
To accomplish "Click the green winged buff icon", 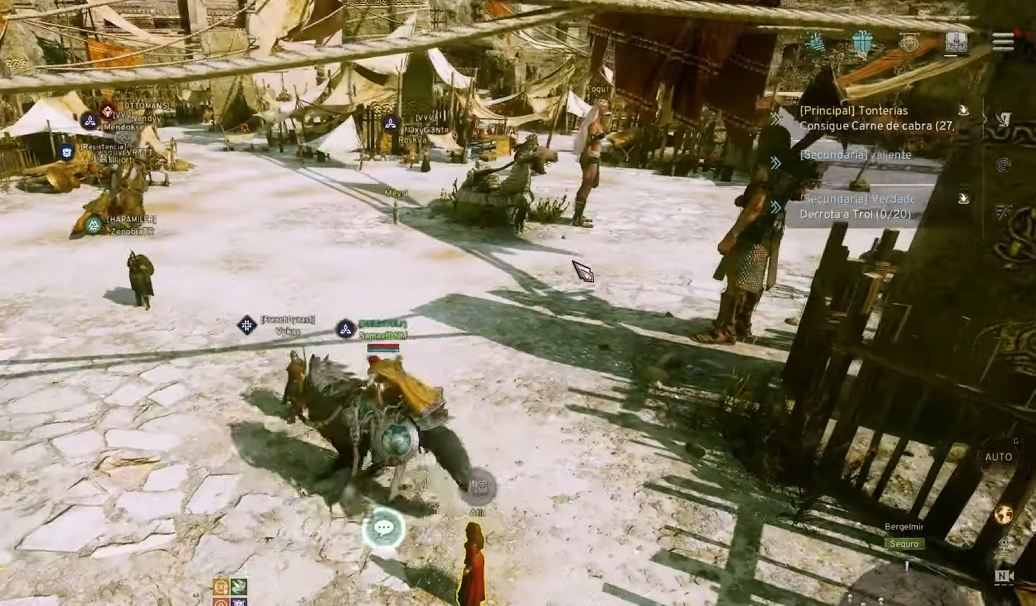I will 239,586.
